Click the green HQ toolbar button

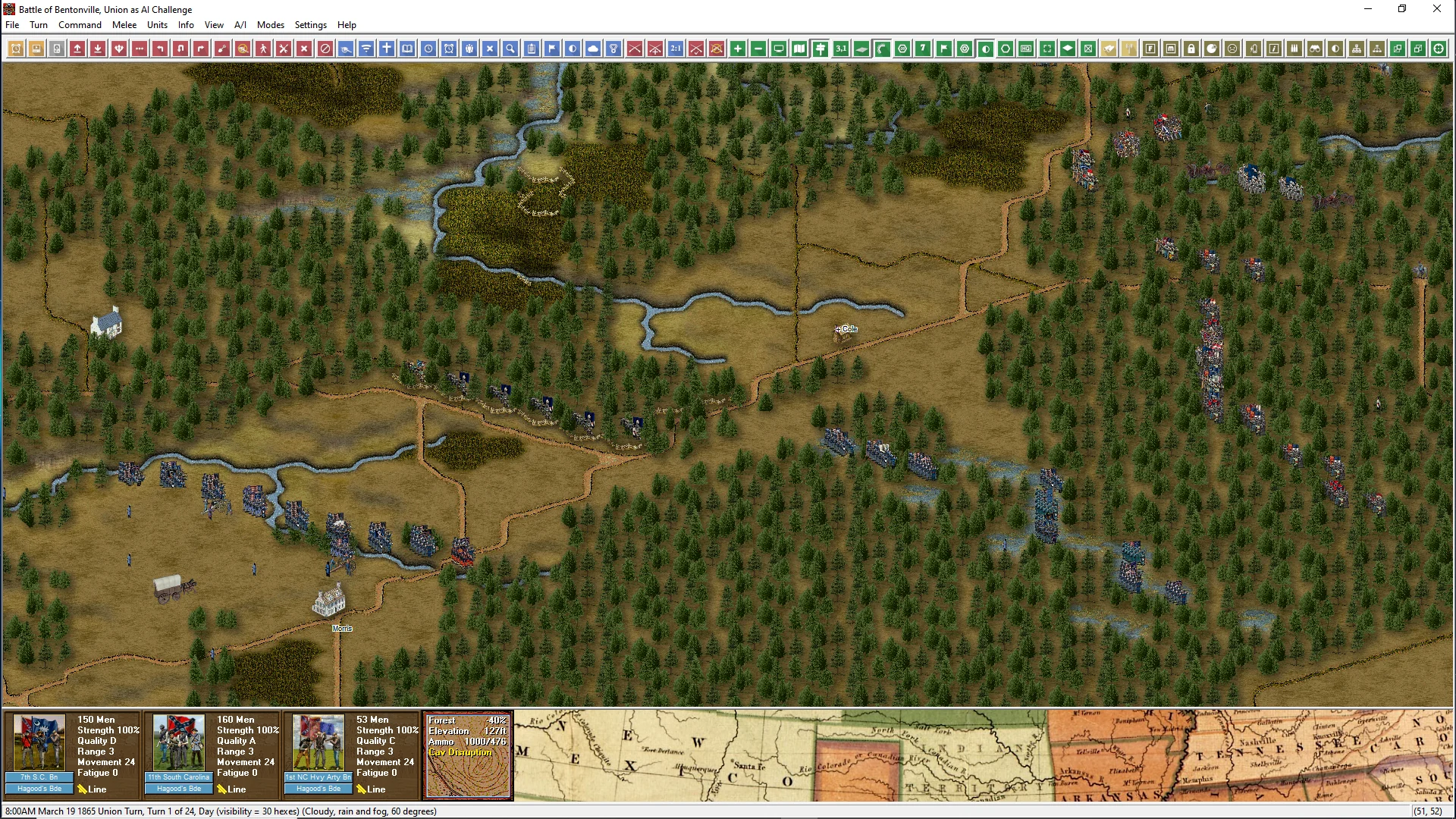tap(1027, 49)
